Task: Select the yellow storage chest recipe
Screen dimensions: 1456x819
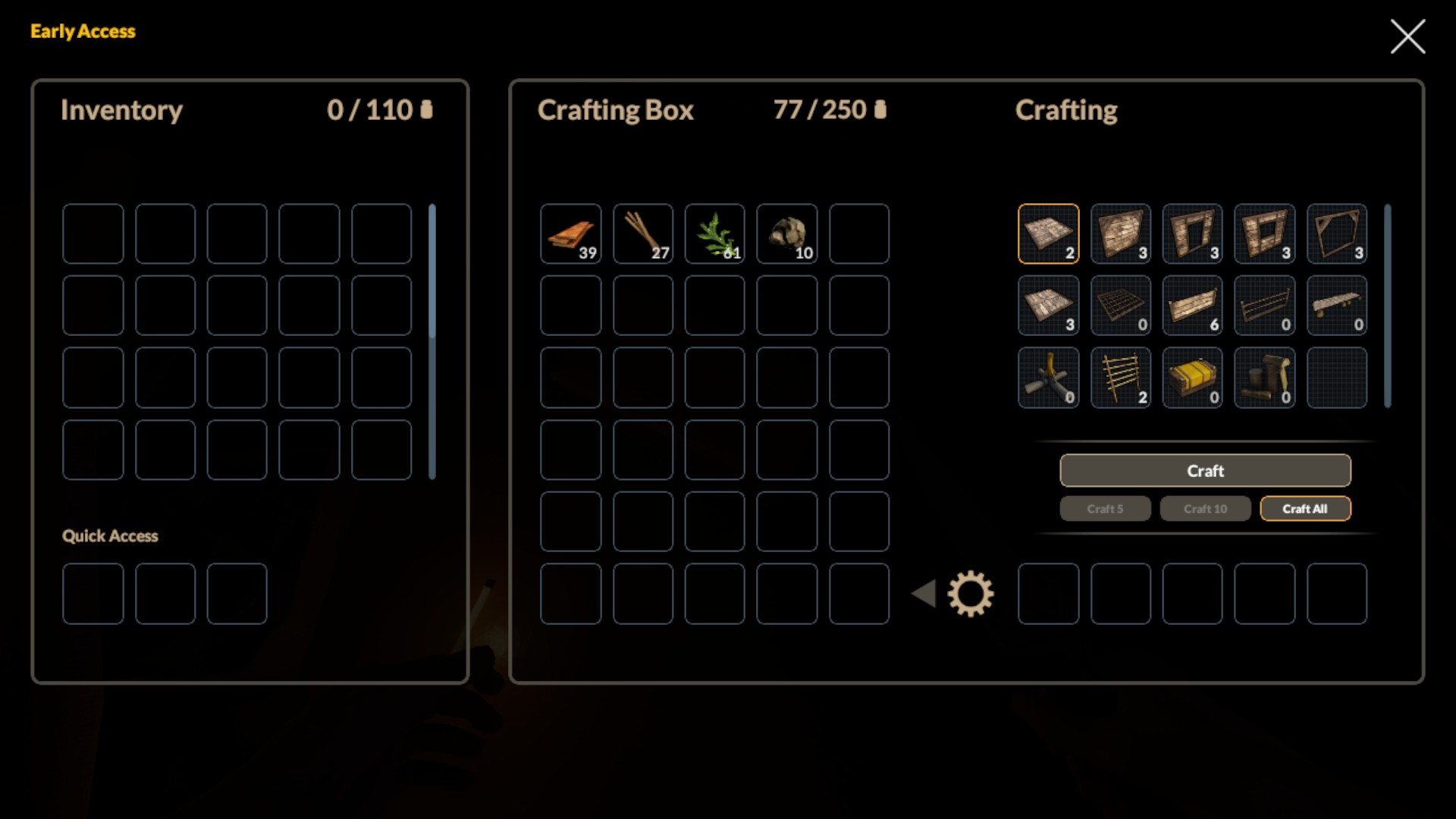Action: click(x=1193, y=378)
